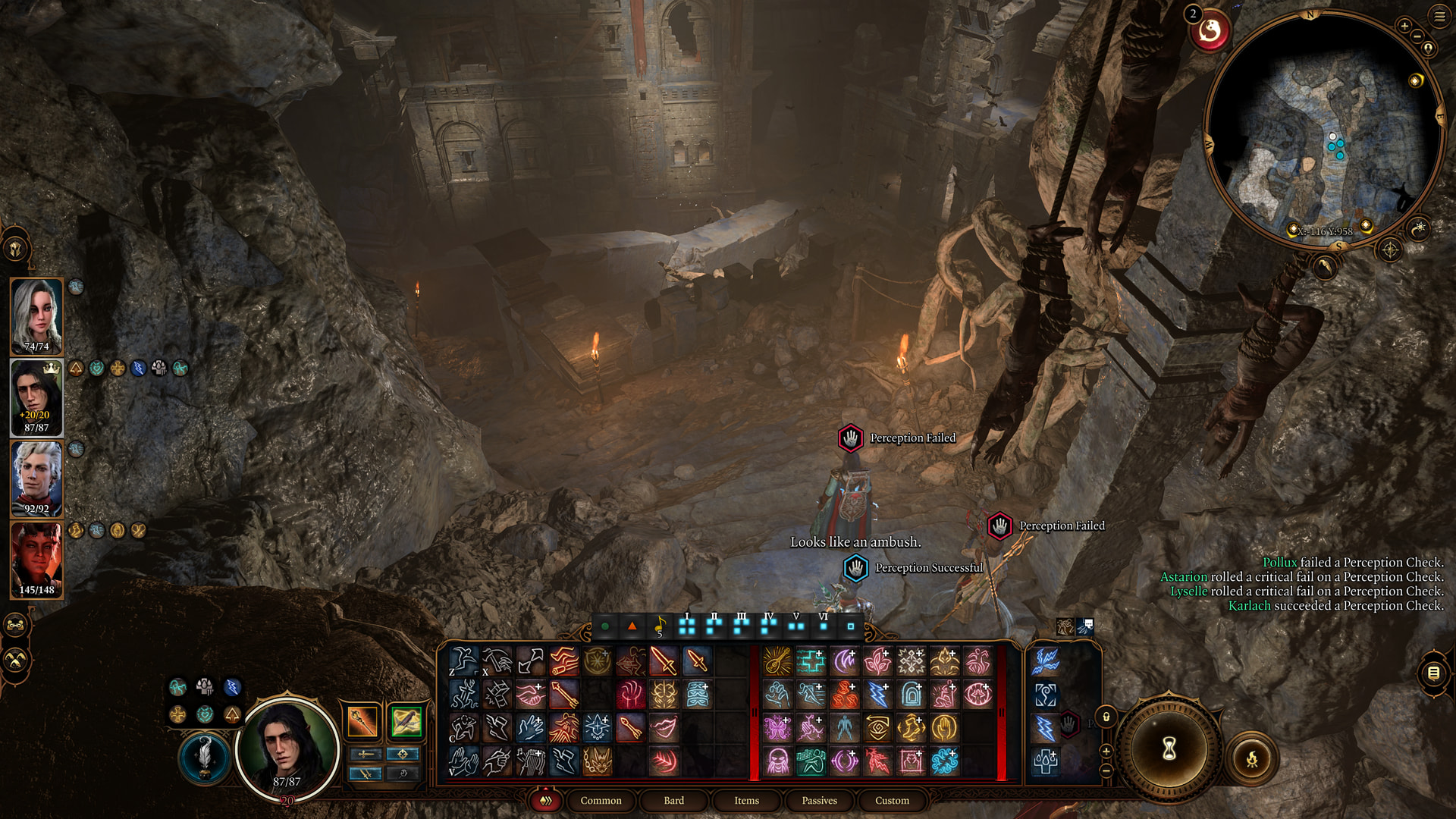Zoom out on the minimap
Screen dimensions: 1456x819
coord(1418,36)
